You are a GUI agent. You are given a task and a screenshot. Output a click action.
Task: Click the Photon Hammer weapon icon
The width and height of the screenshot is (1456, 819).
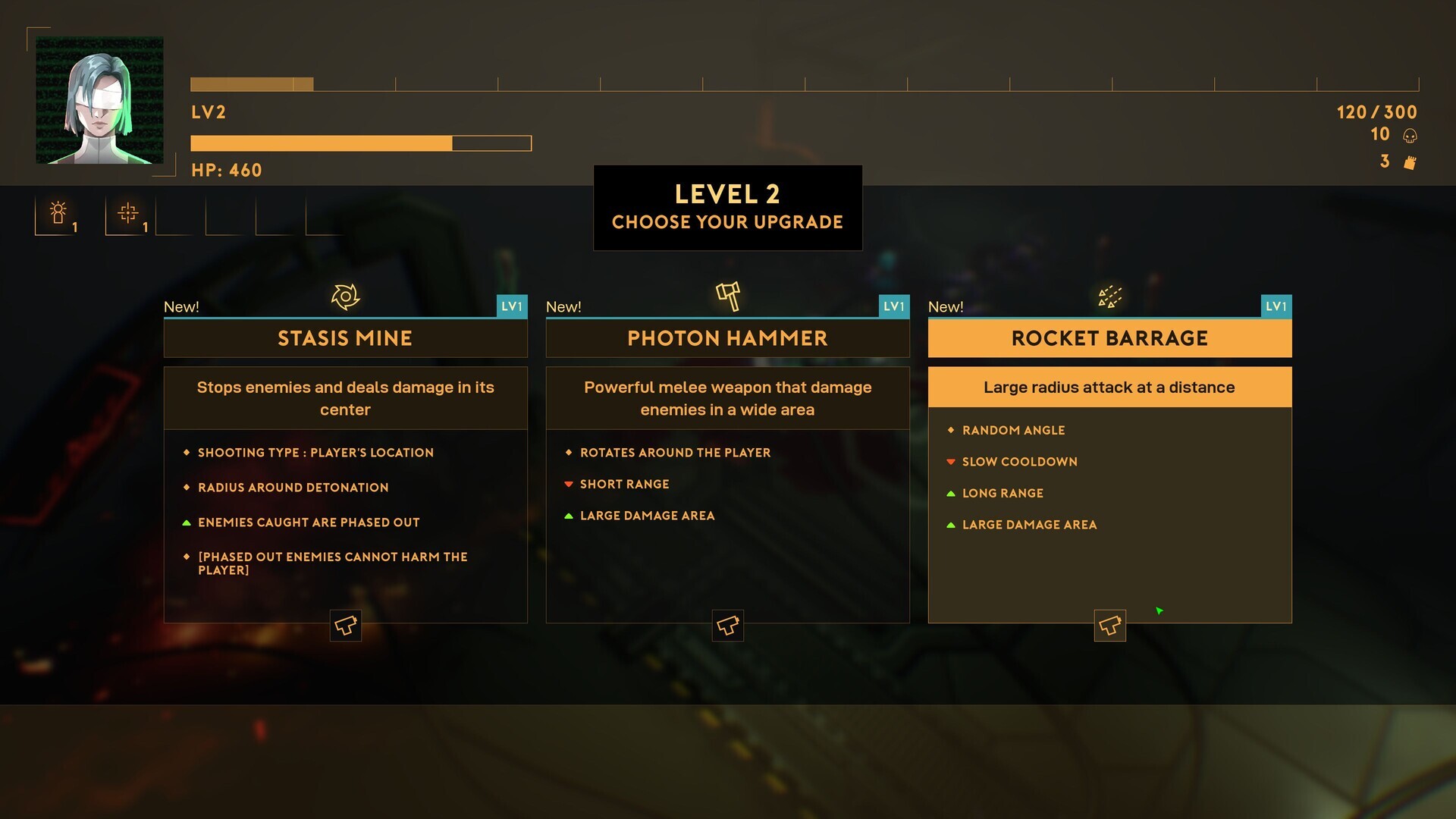[x=728, y=297]
